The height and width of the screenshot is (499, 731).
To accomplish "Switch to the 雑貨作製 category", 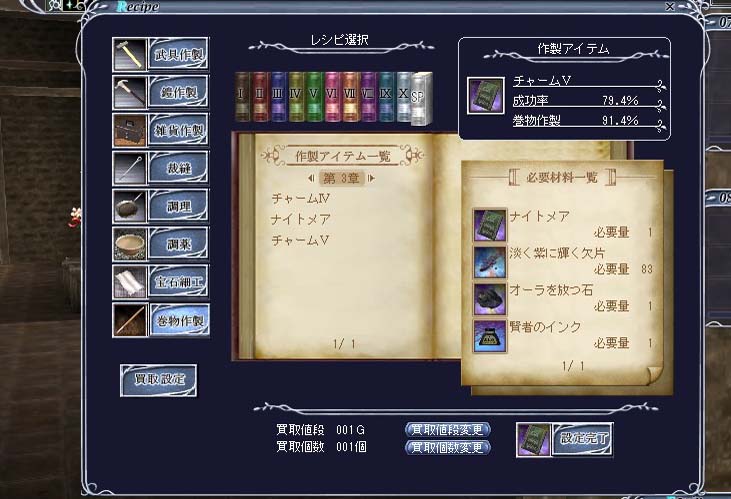I will (x=177, y=129).
